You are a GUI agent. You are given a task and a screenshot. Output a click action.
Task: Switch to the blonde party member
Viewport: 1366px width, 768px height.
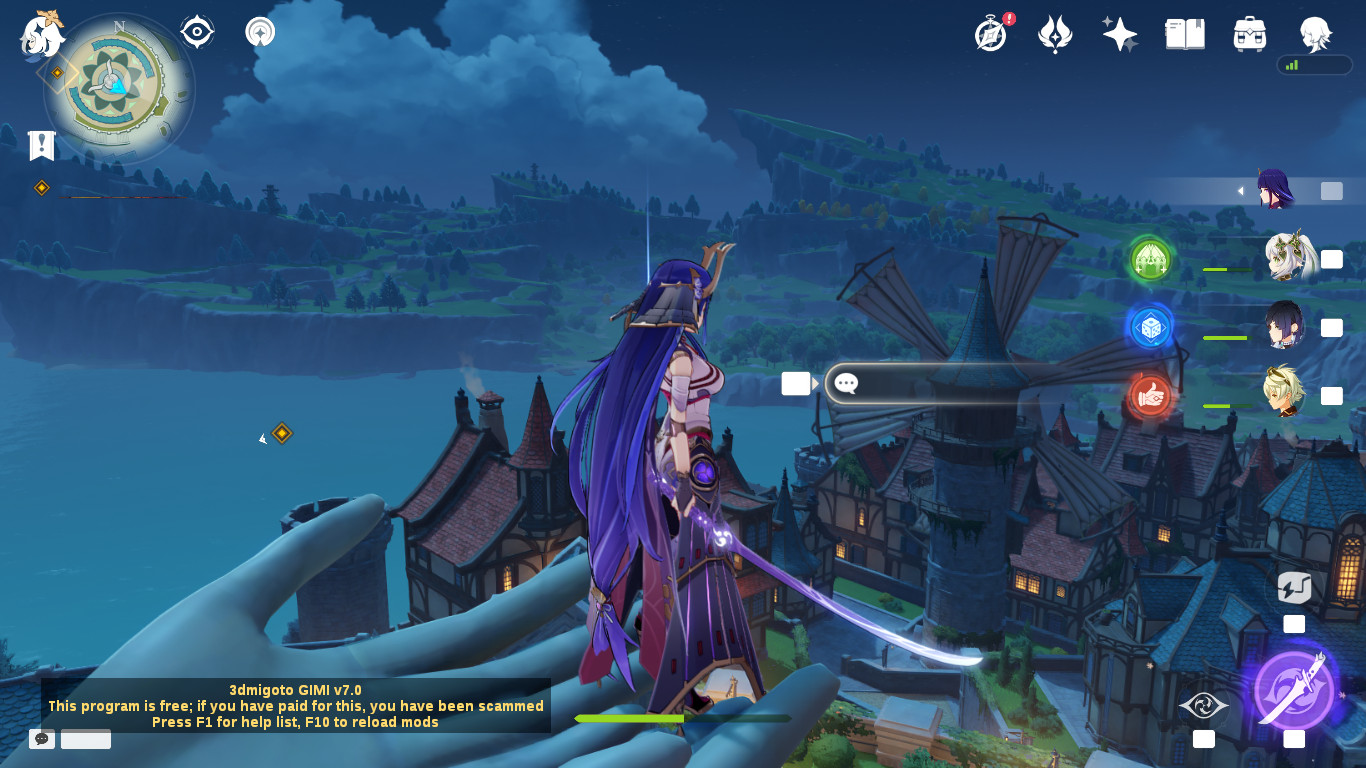click(1284, 393)
